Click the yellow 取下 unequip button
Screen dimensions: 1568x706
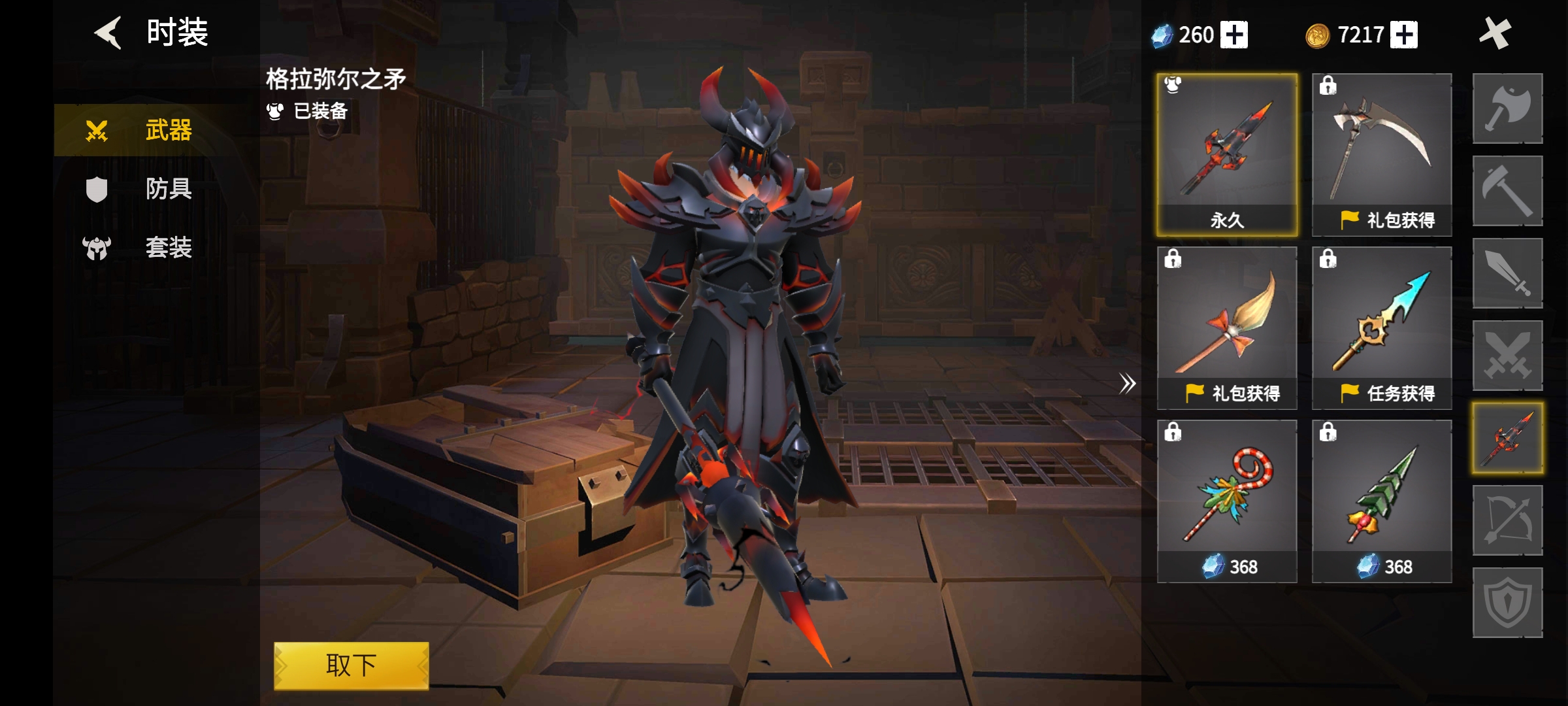point(351,665)
